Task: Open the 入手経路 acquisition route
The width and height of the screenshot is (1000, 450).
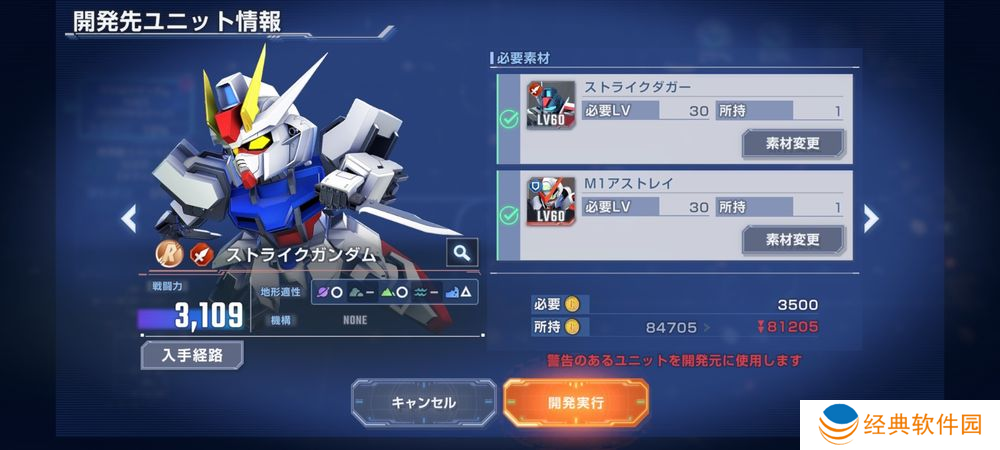Action: pos(192,355)
